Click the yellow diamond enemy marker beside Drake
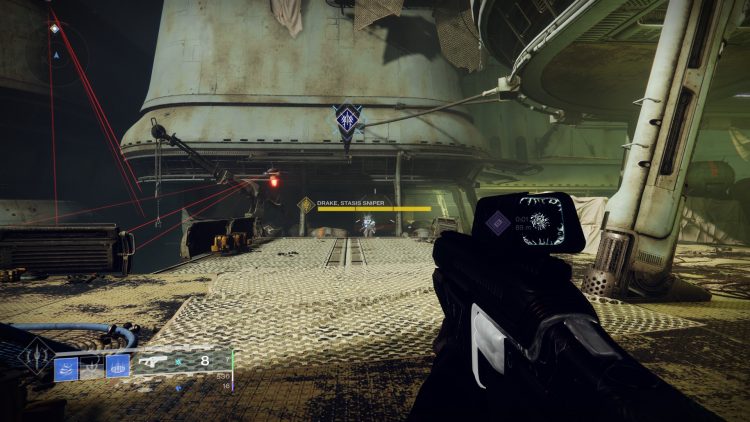The width and height of the screenshot is (750, 422). (x=305, y=205)
